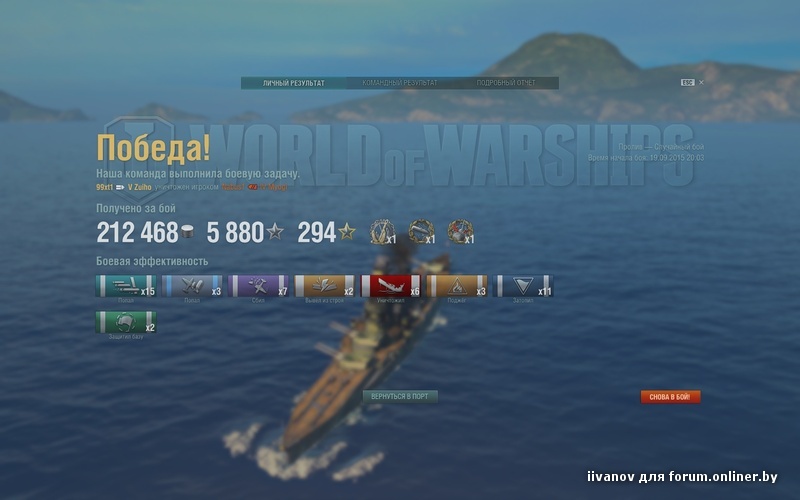Select the purple aircraft shot down ribbon
The height and width of the screenshot is (500, 800).
(x=259, y=287)
